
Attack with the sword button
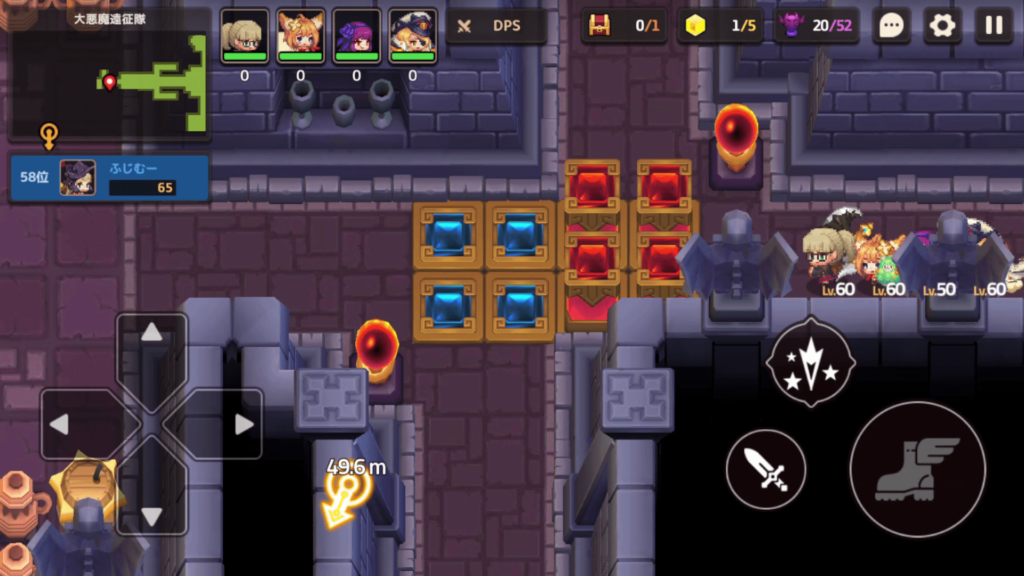(766, 468)
